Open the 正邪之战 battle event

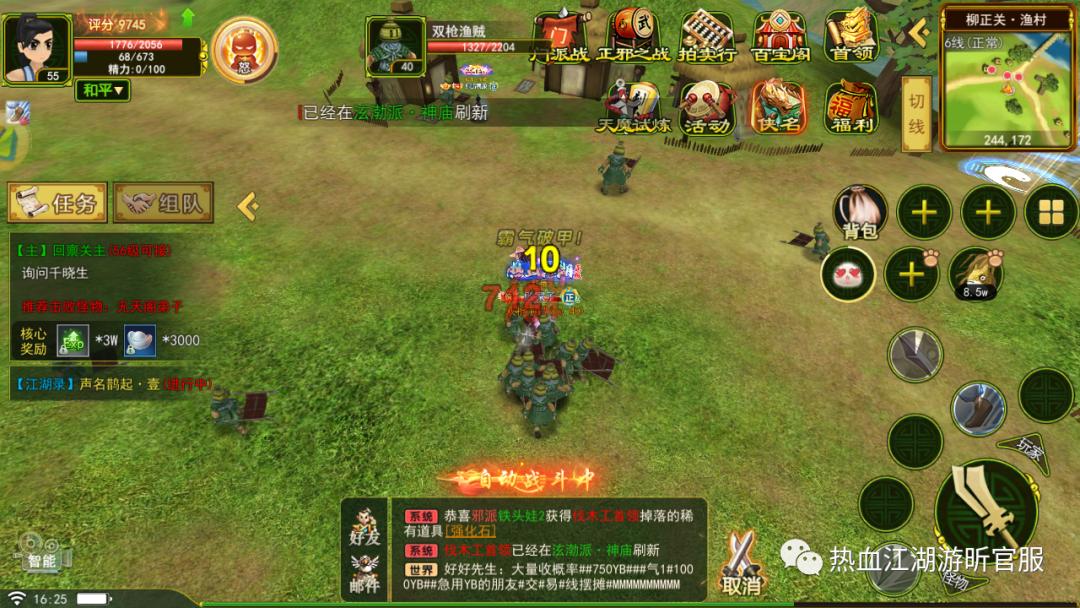click(633, 36)
